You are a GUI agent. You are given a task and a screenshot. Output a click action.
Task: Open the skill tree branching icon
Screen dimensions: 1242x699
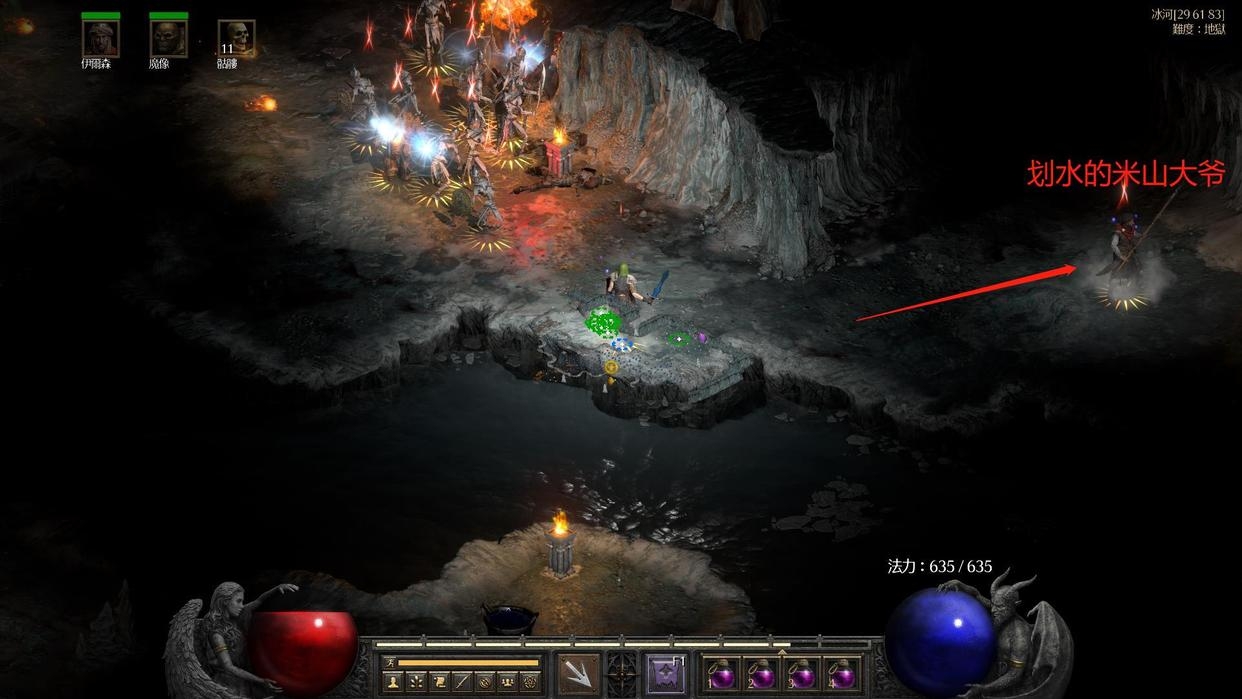(415, 682)
